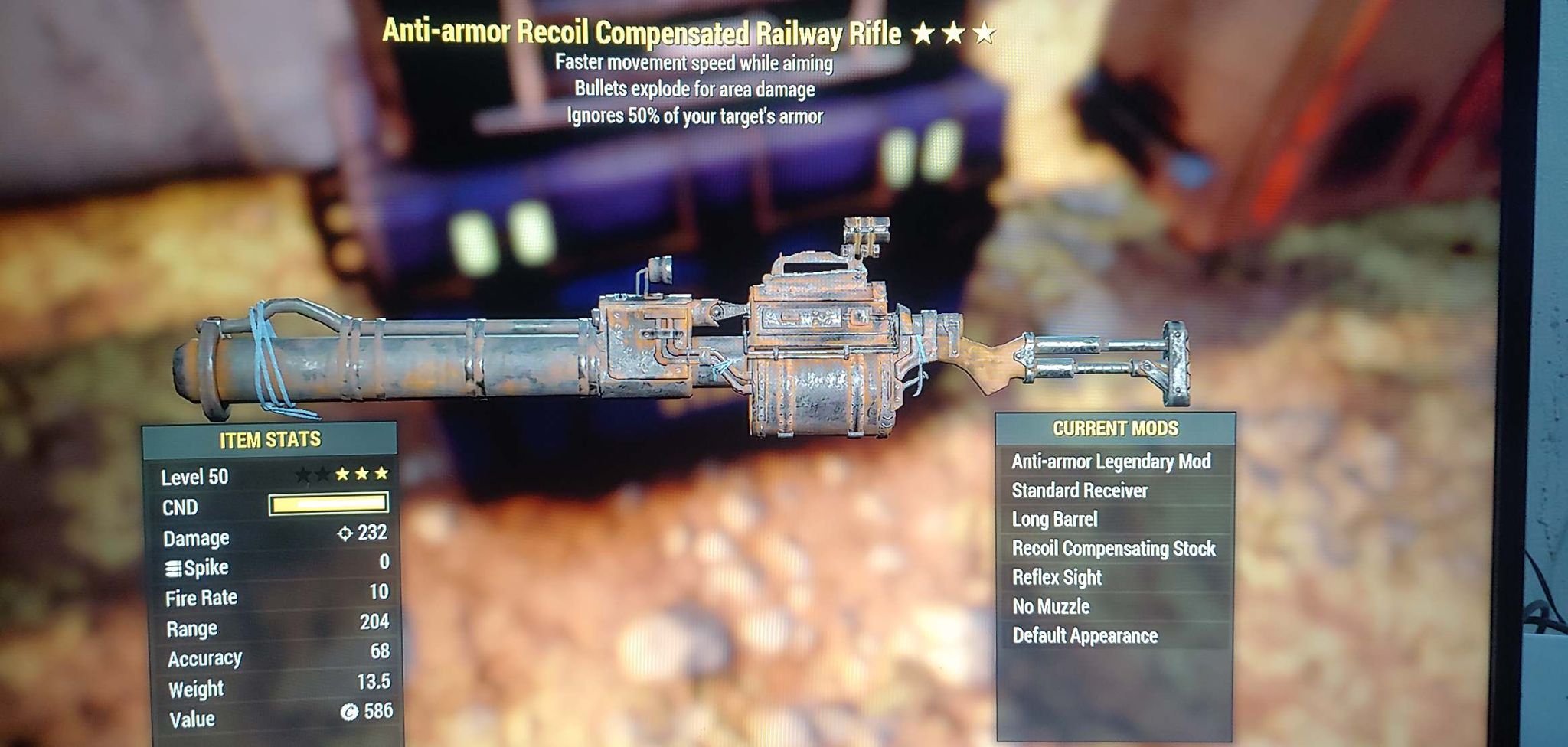Select the Reflex Sight mod
This screenshot has width=1568, height=747.
[1057, 578]
